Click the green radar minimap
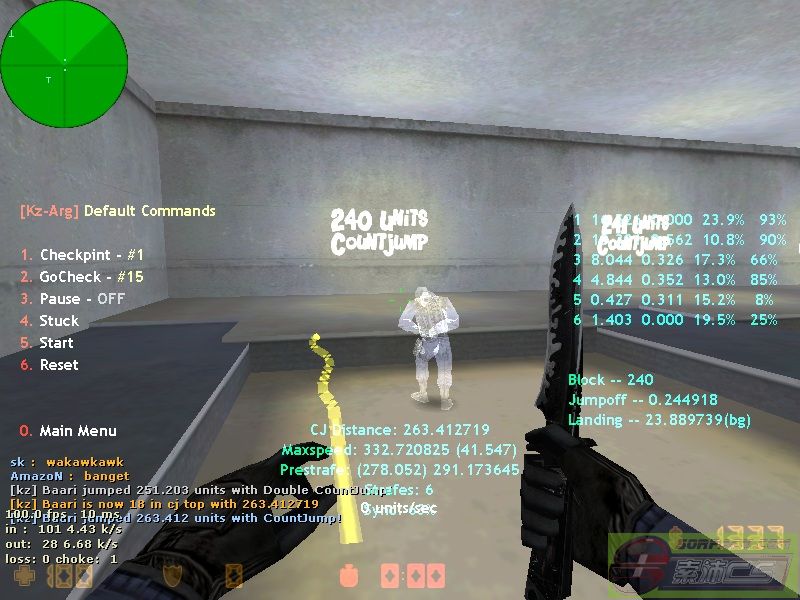The width and height of the screenshot is (800, 600). (x=64, y=64)
